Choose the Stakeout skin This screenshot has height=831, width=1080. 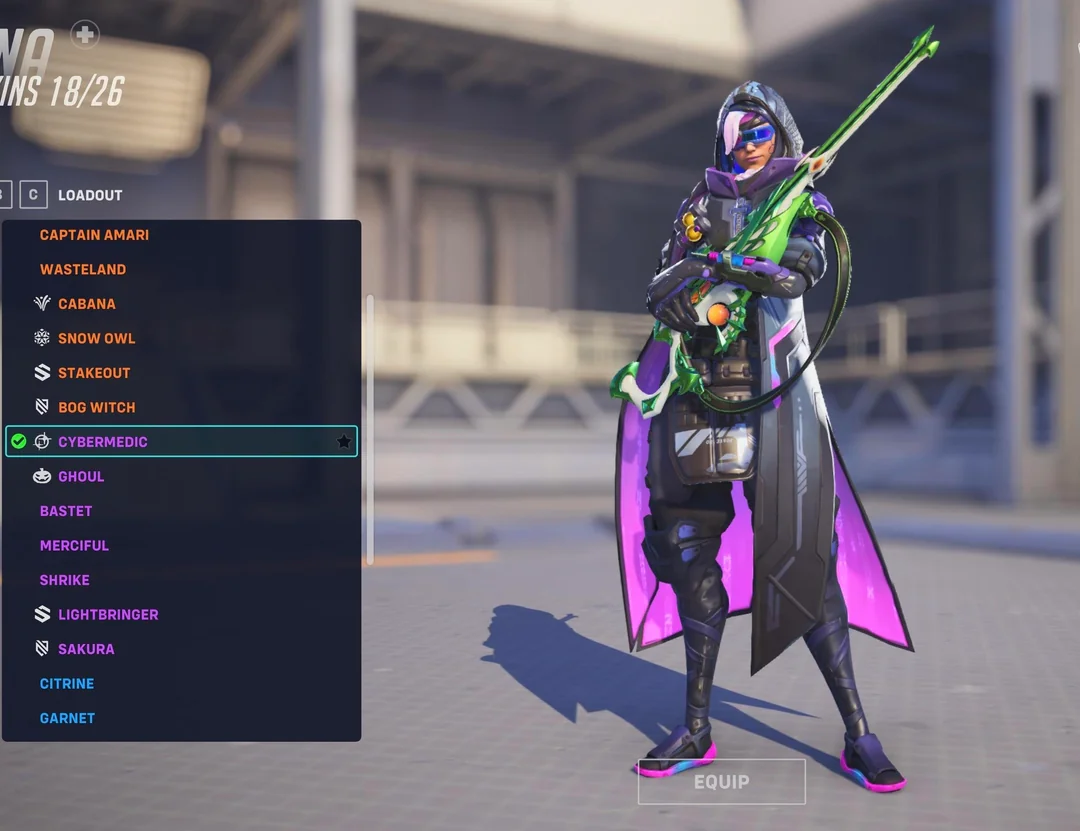click(x=94, y=373)
